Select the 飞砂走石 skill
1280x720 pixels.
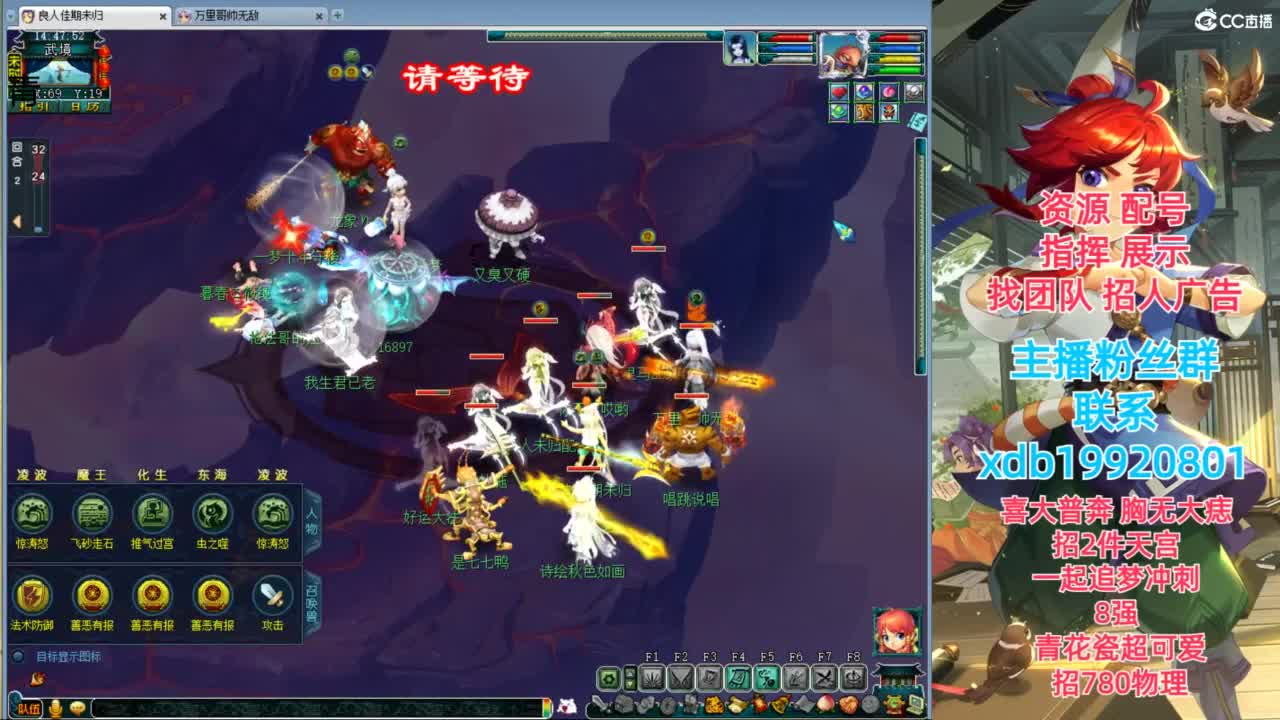(x=92, y=513)
